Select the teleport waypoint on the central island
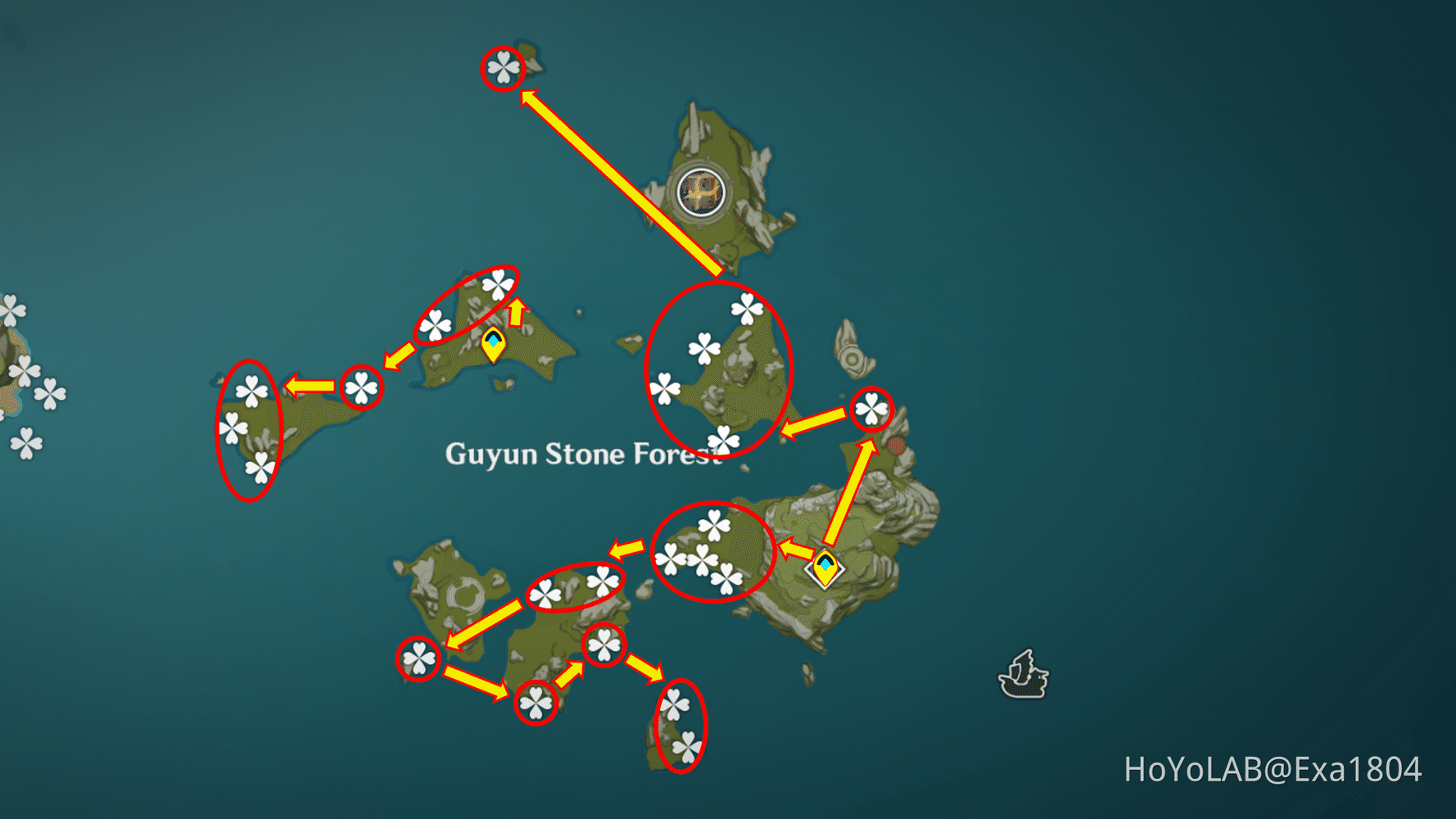 point(495,342)
